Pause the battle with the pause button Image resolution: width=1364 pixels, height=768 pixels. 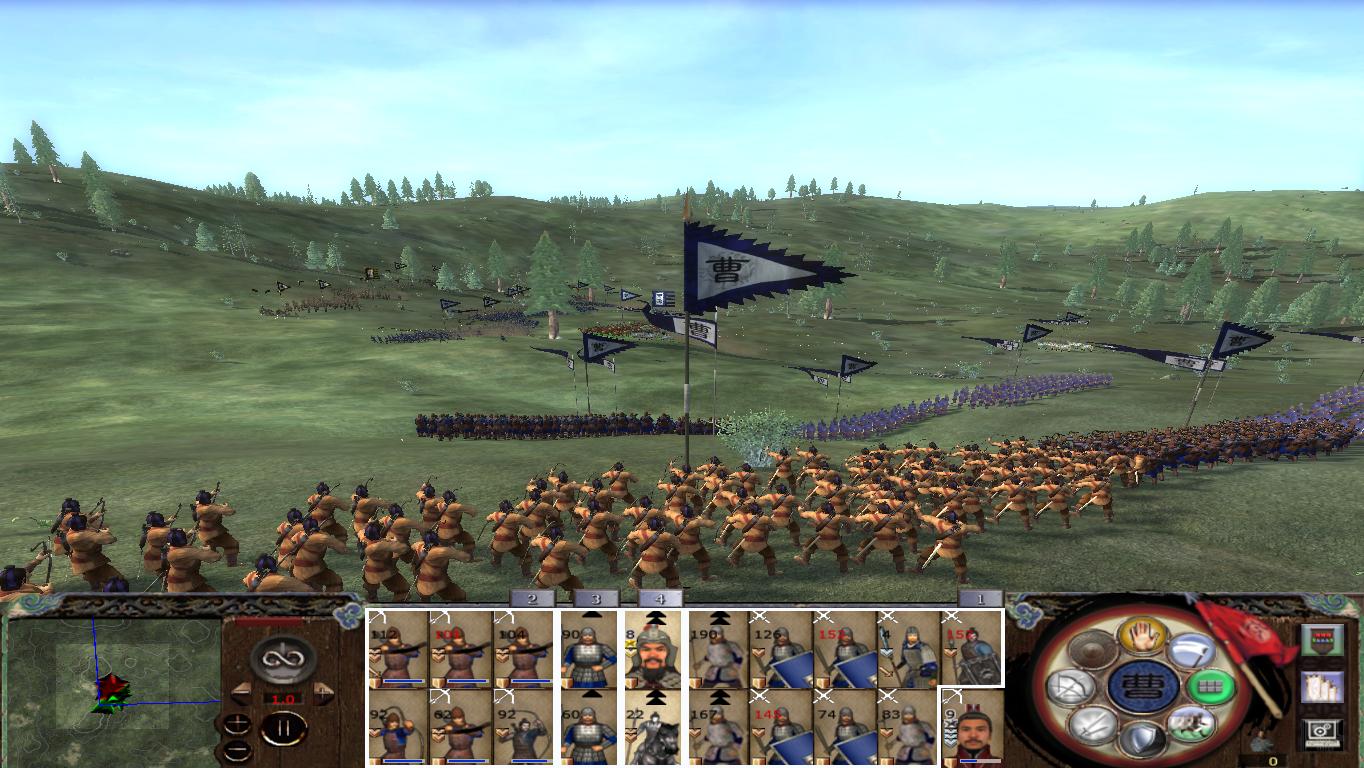point(284,729)
